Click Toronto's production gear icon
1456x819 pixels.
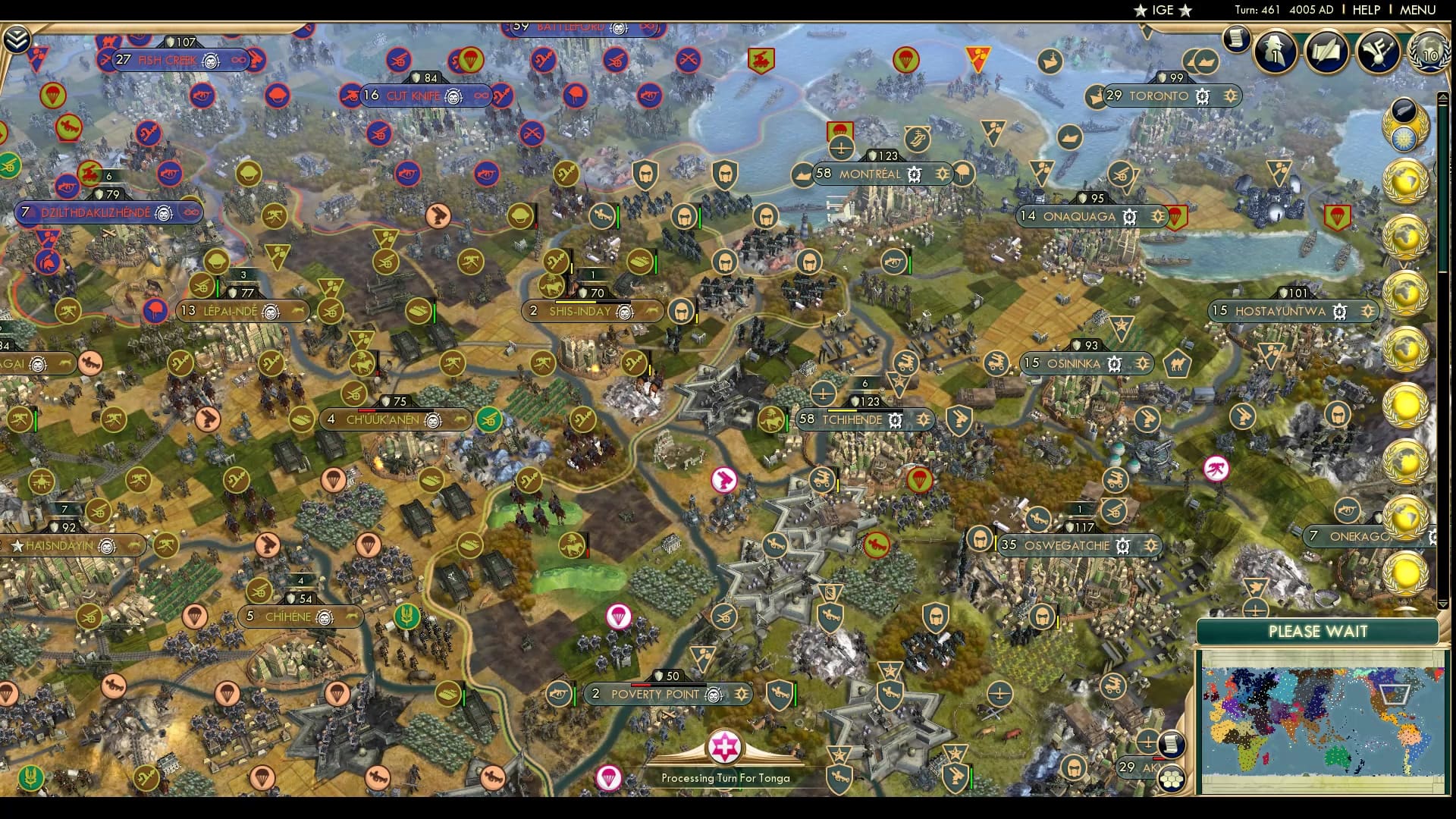click(x=1202, y=96)
